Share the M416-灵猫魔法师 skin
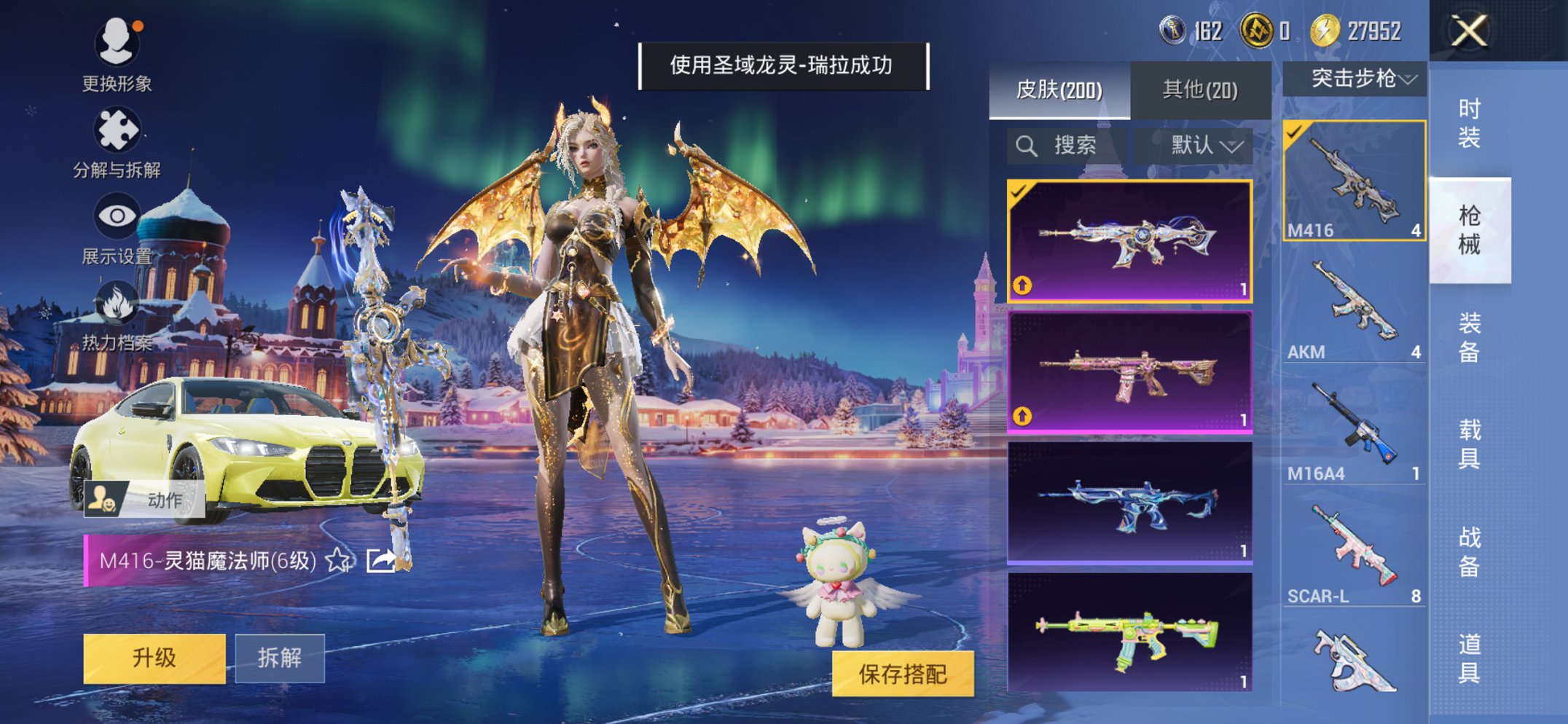 tap(382, 561)
